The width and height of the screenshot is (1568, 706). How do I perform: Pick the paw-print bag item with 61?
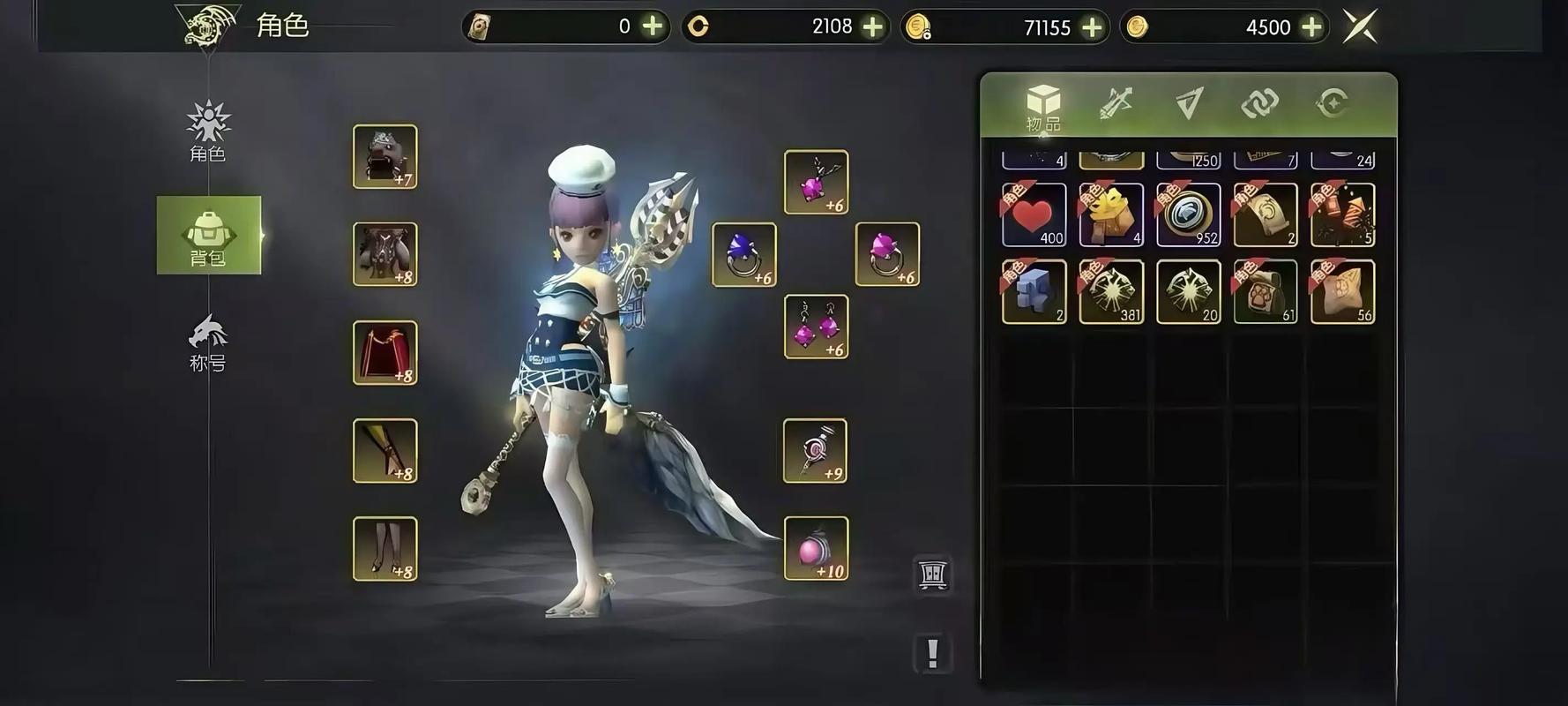tap(1266, 291)
